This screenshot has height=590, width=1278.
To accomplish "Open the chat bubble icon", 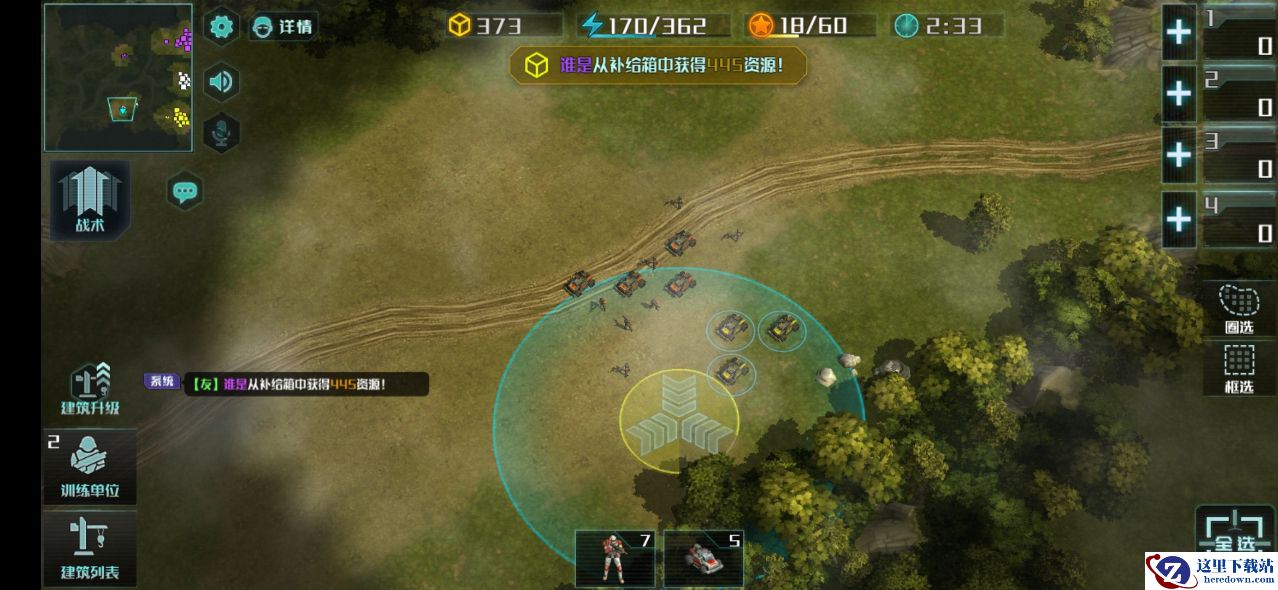I will [185, 191].
